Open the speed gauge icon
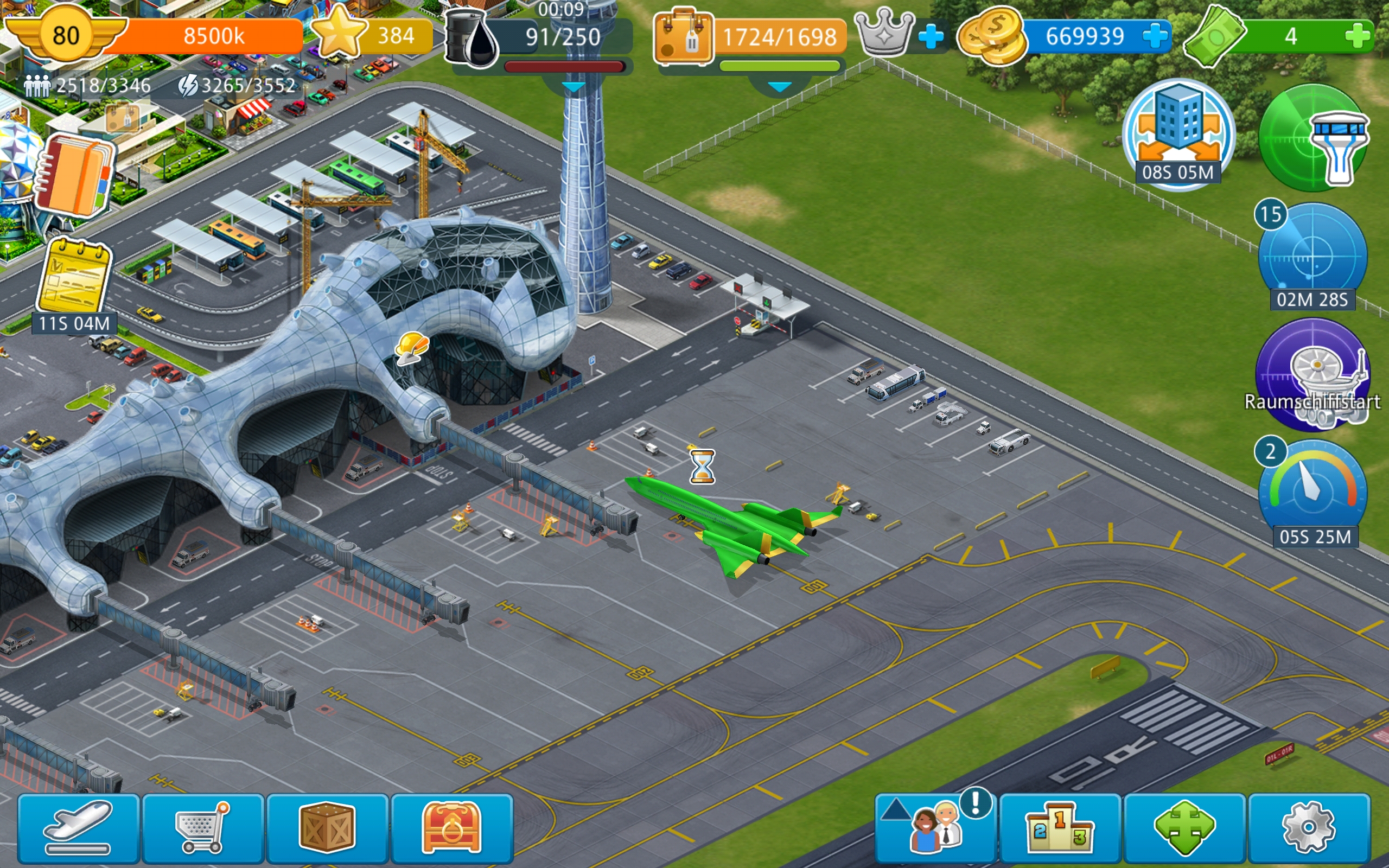The image size is (1389, 868). click(1312, 488)
